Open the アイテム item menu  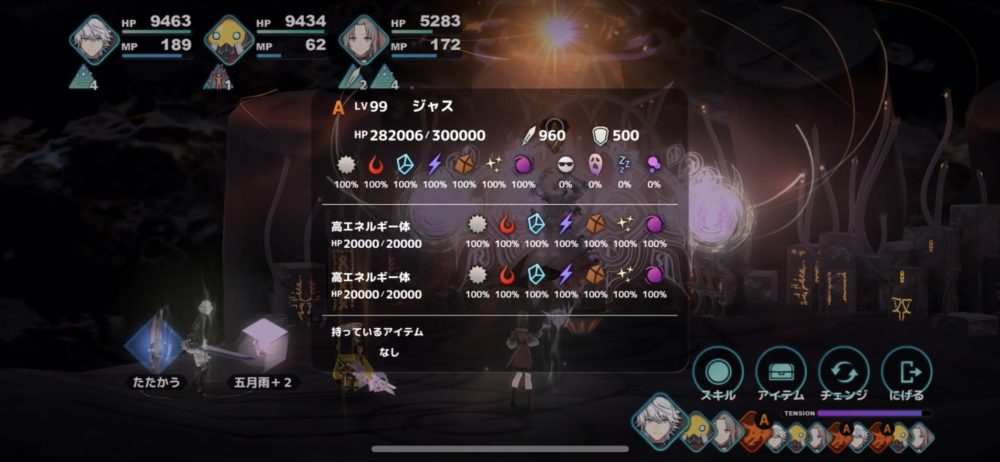tap(781, 370)
